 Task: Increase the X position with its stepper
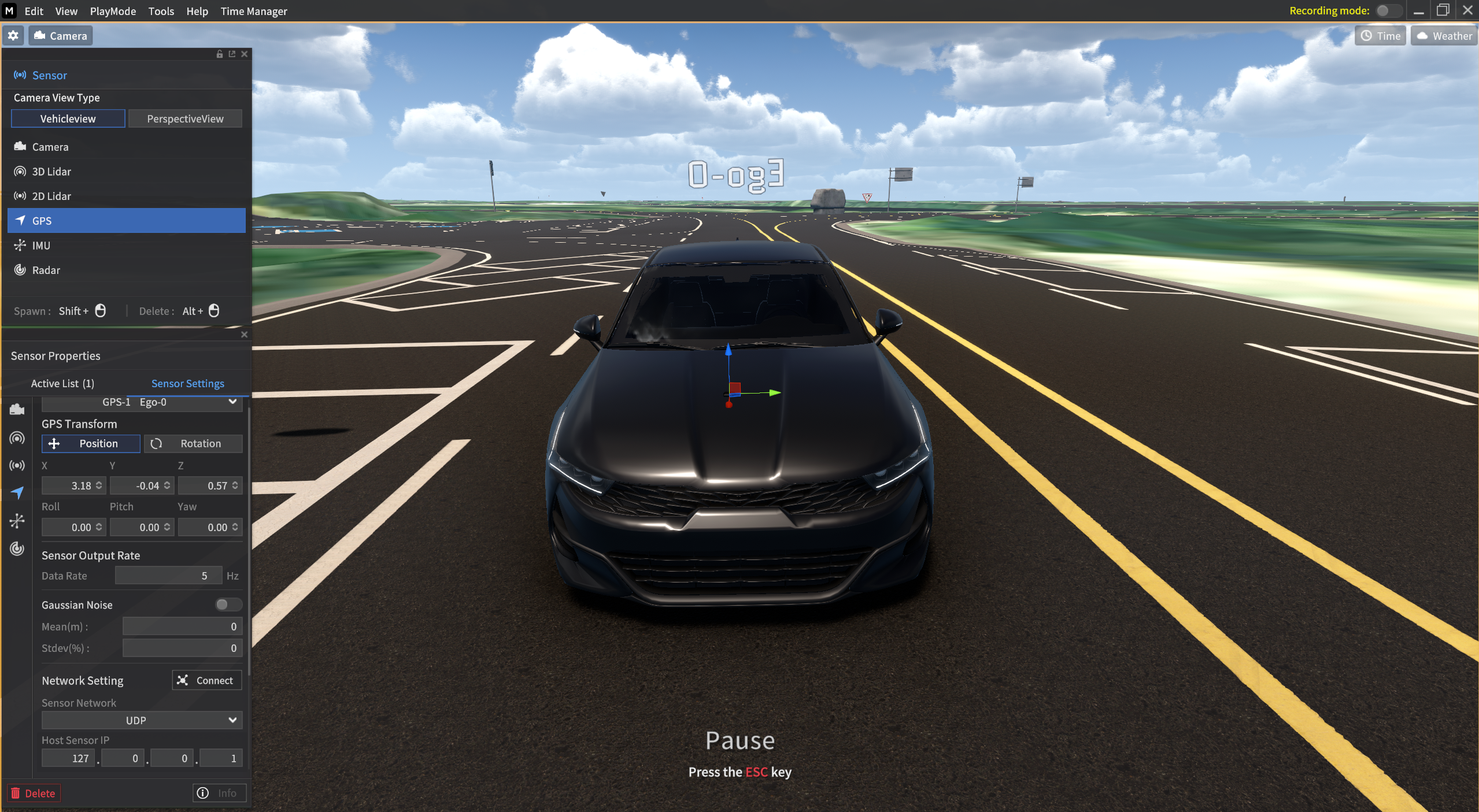[98, 485]
